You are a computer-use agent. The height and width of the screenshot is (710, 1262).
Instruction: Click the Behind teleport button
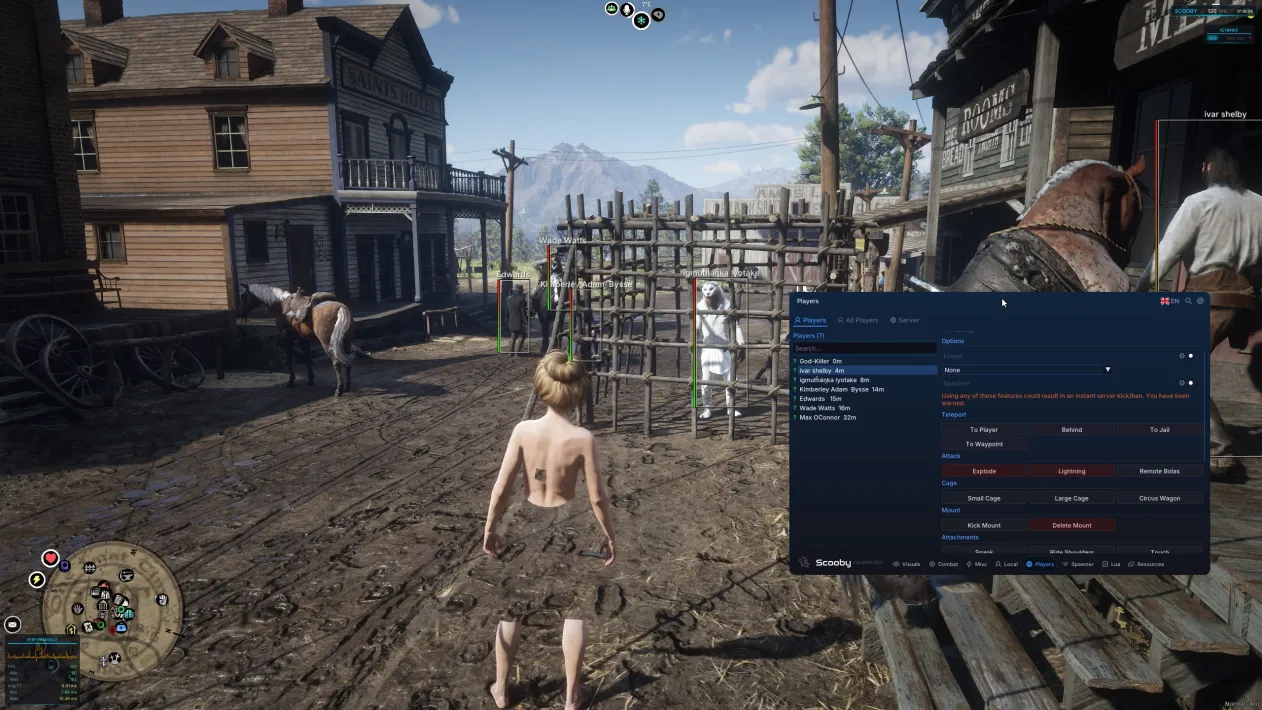[1071, 430]
